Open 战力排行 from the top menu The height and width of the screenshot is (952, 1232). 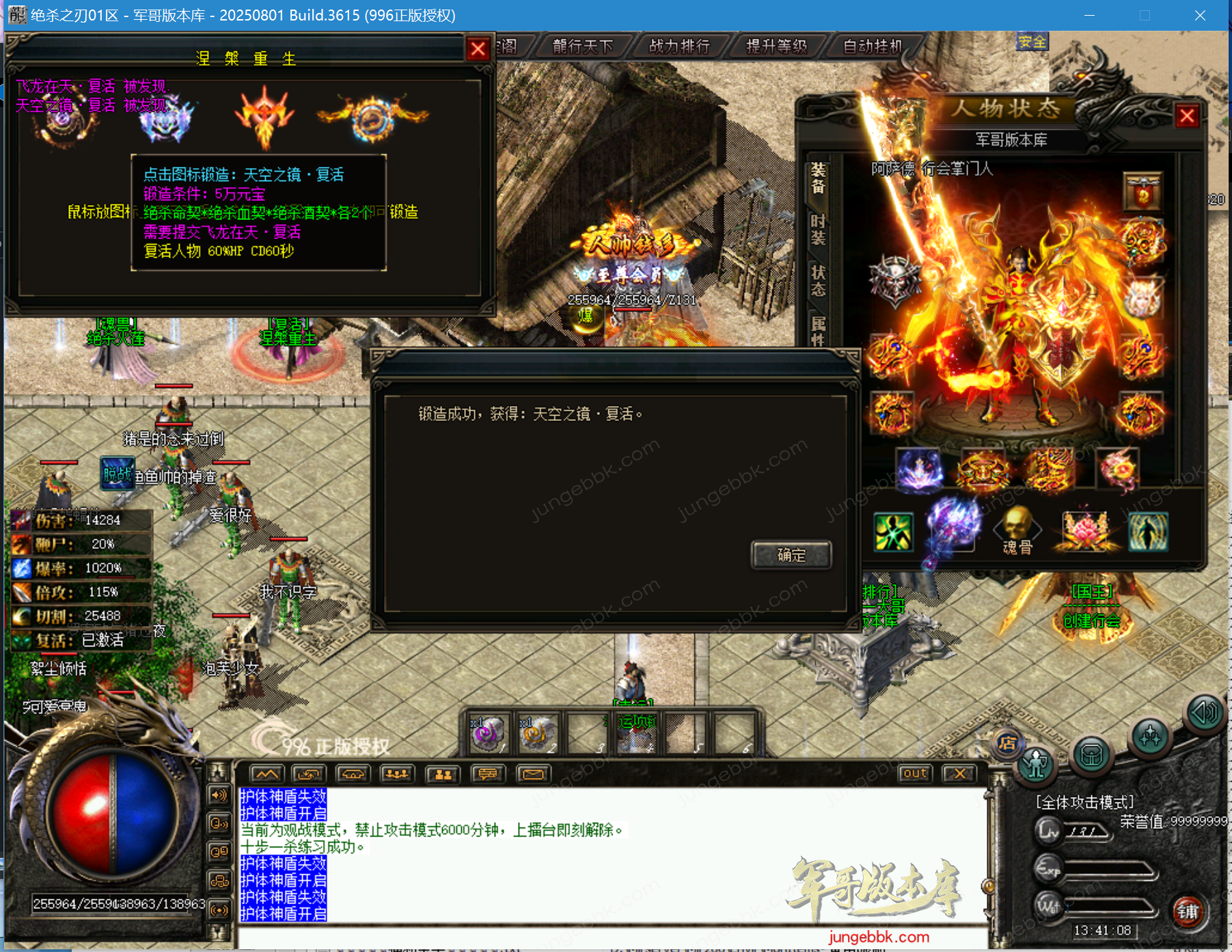coord(681,46)
